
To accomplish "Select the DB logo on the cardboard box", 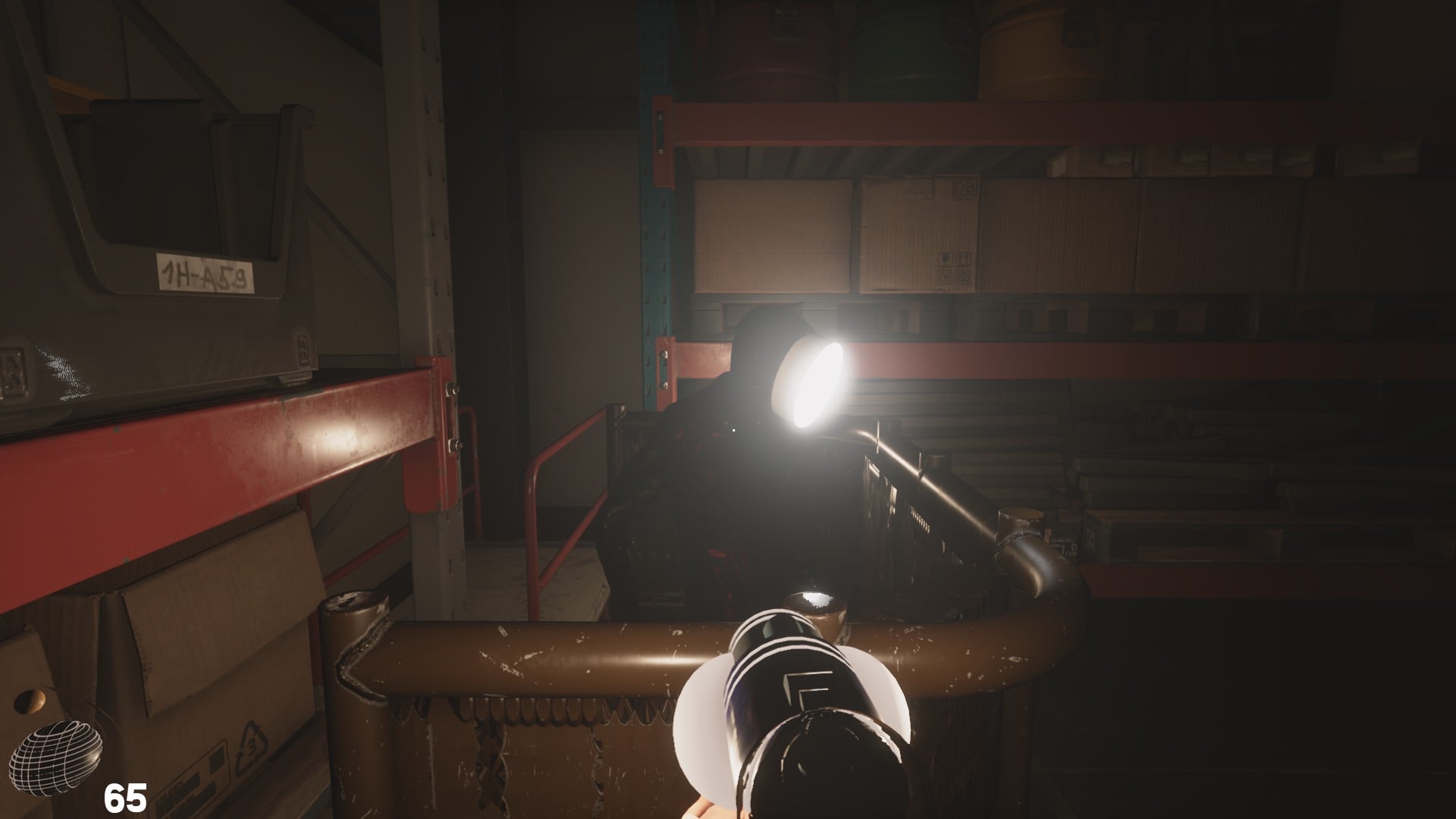I will pos(965,188).
